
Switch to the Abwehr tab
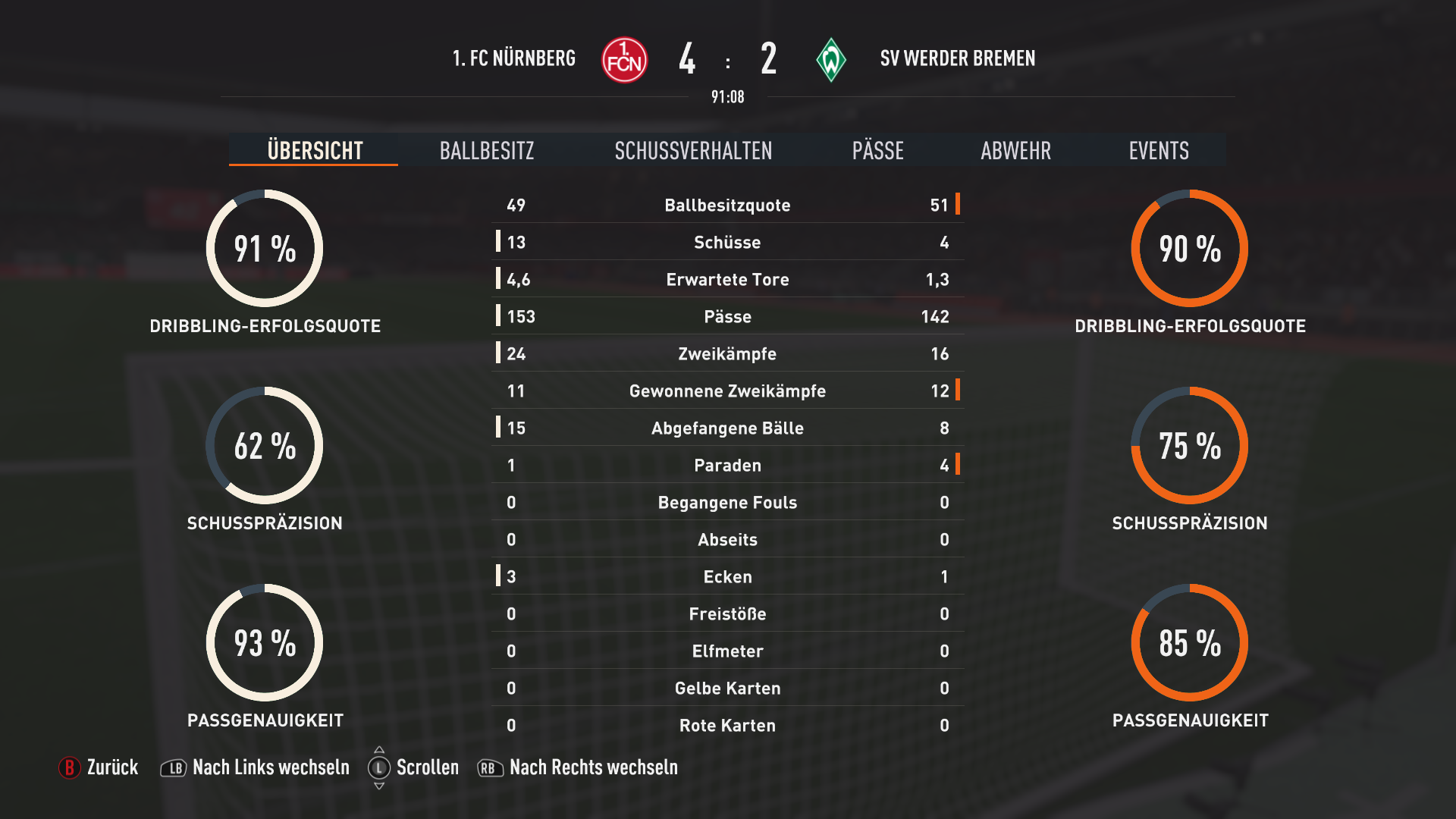1015,150
